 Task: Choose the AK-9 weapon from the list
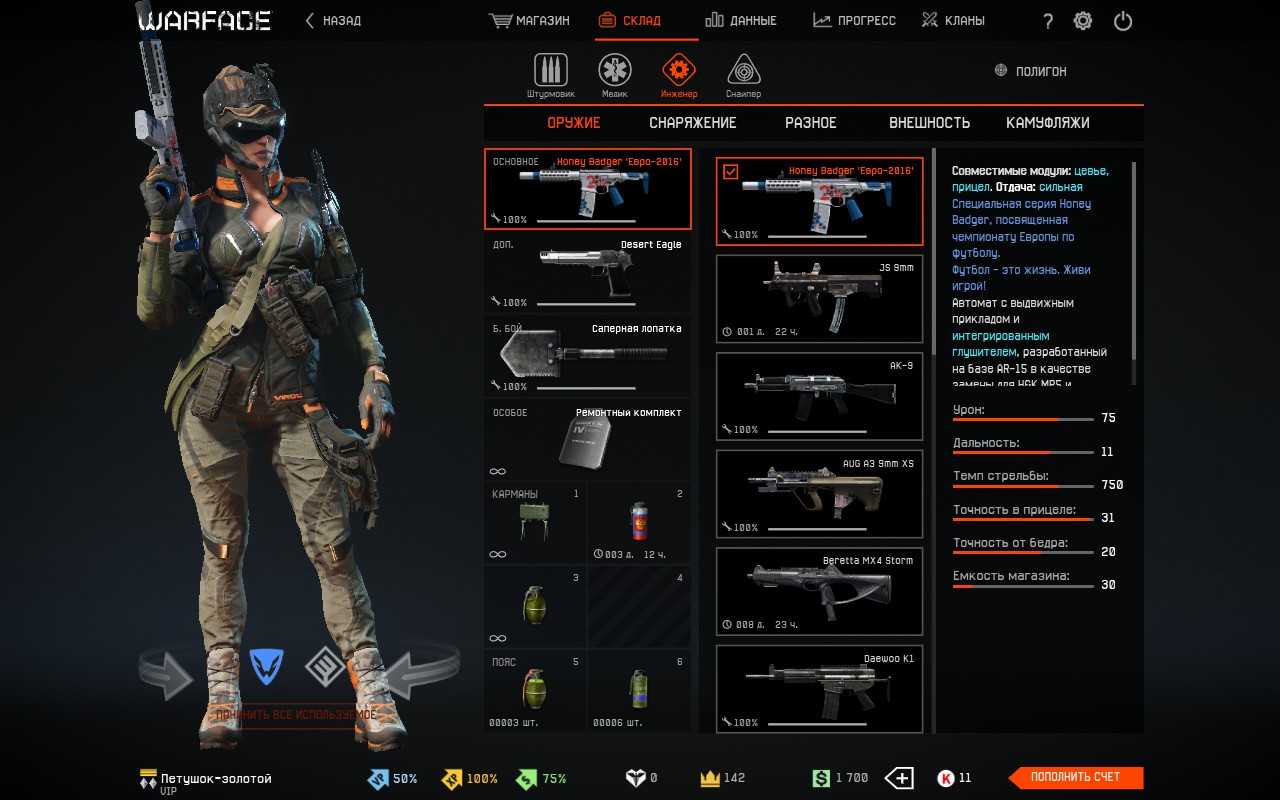[820, 396]
